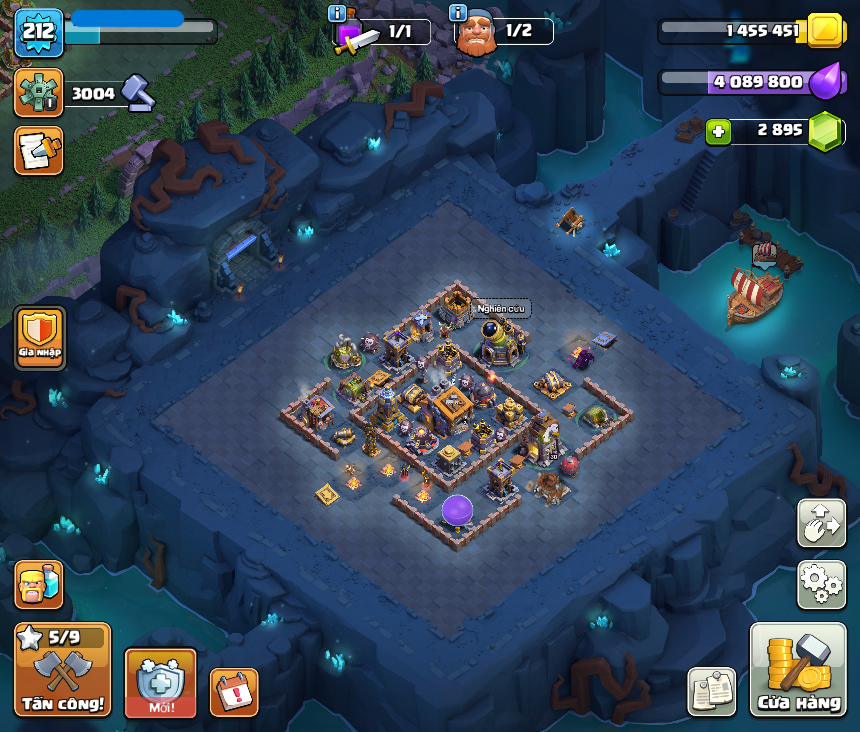
Task: Buy gems with the green plus button
Action: [718, 132]
